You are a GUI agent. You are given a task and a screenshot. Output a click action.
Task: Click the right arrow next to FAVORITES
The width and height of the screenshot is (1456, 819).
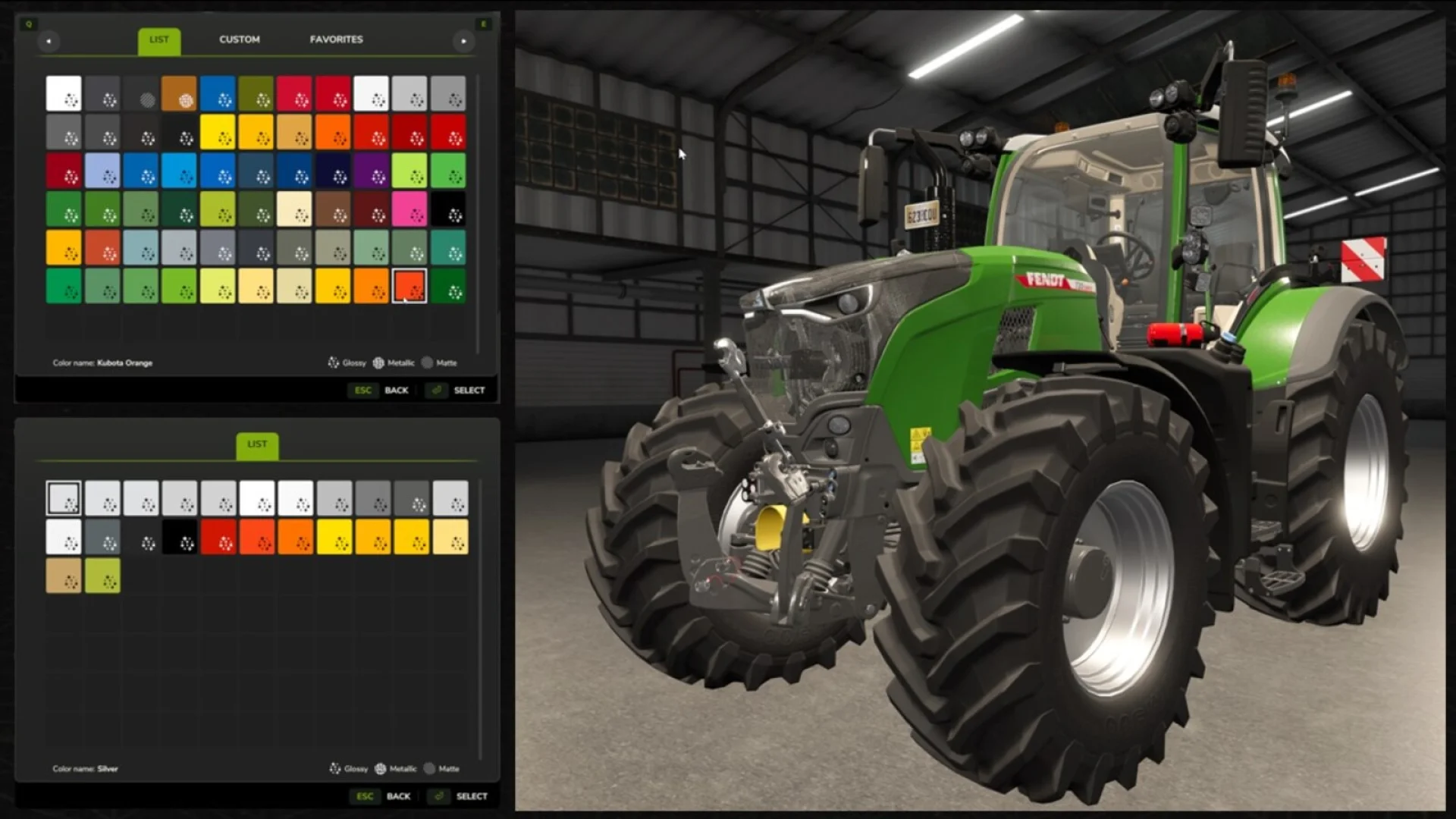[463, 41]
